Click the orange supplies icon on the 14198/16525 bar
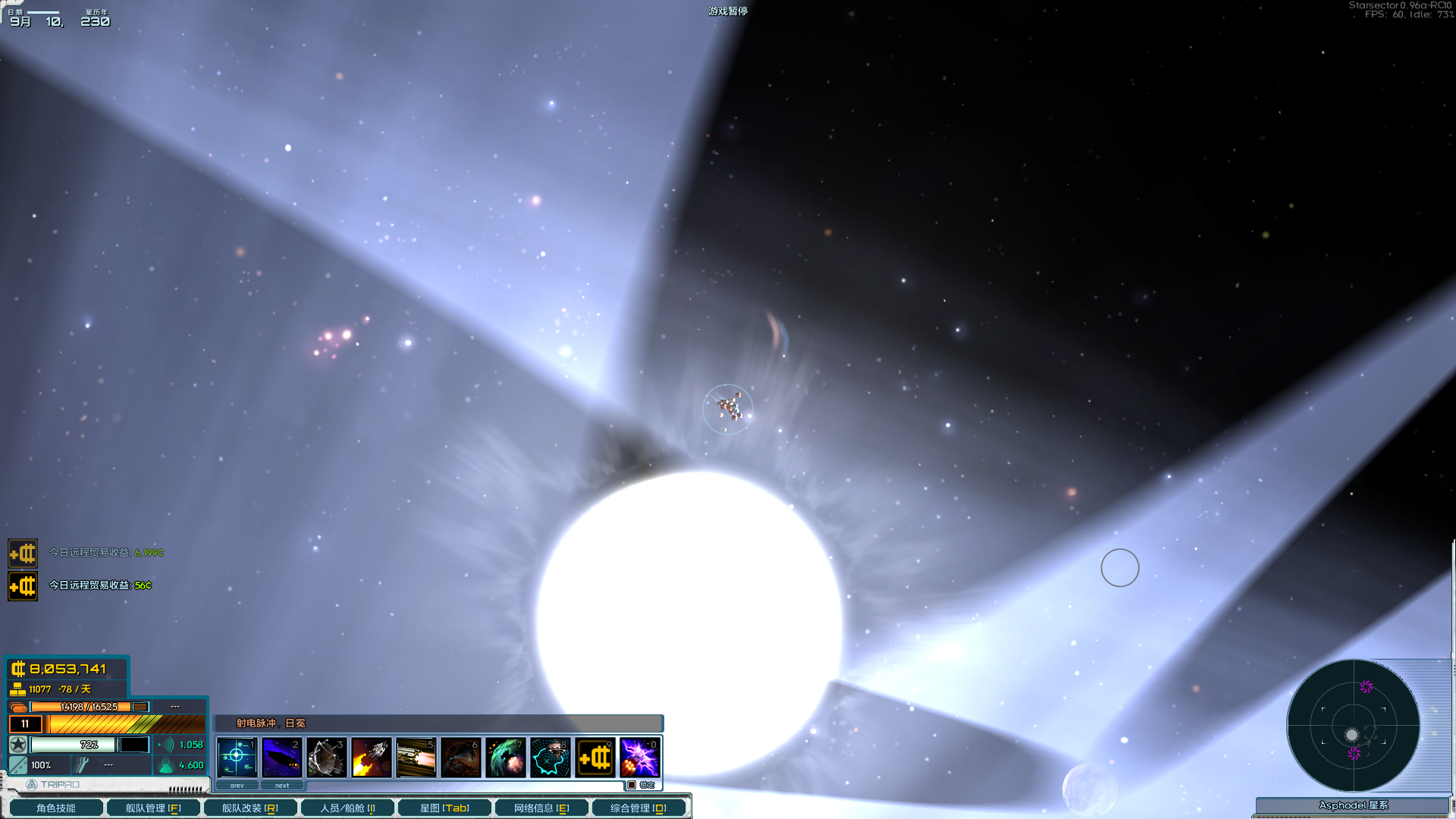 tap(17, 705)
